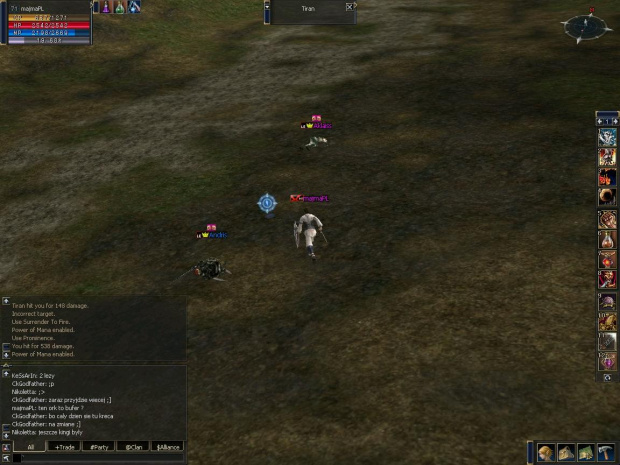
Task: Select the #Party chat tab
Action: pos(99,447)
